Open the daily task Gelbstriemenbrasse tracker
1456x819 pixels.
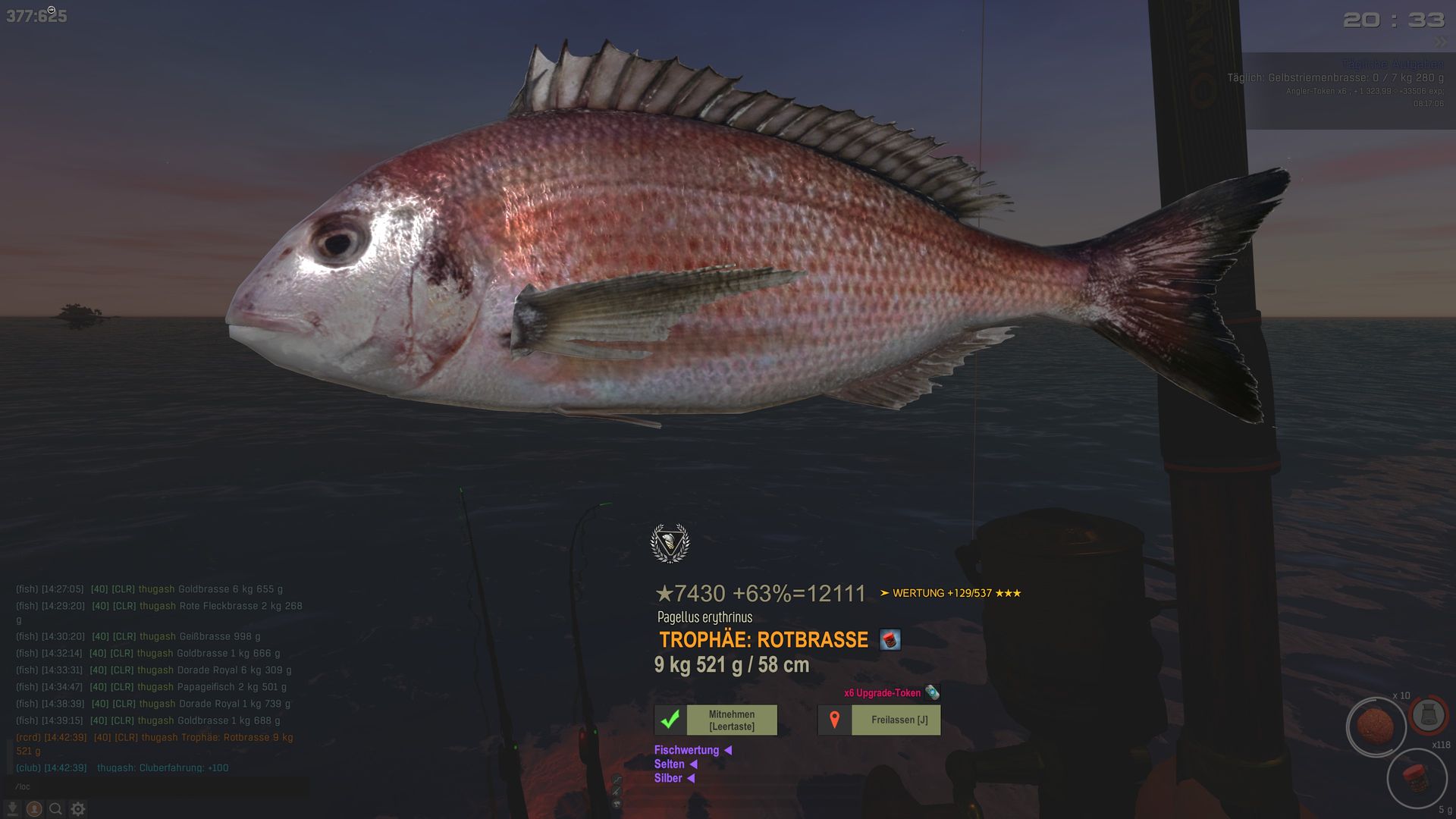(1335, 78)
